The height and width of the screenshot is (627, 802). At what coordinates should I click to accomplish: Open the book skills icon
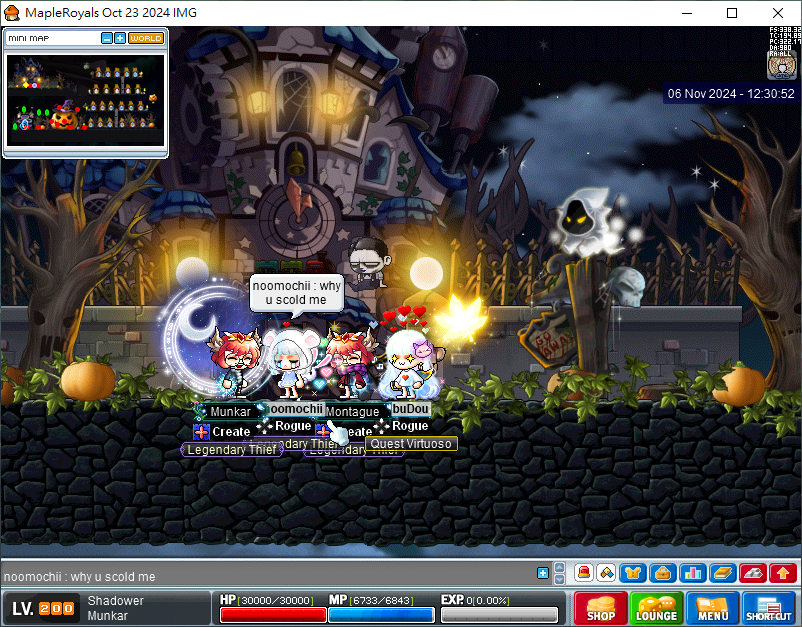point(722,573)
